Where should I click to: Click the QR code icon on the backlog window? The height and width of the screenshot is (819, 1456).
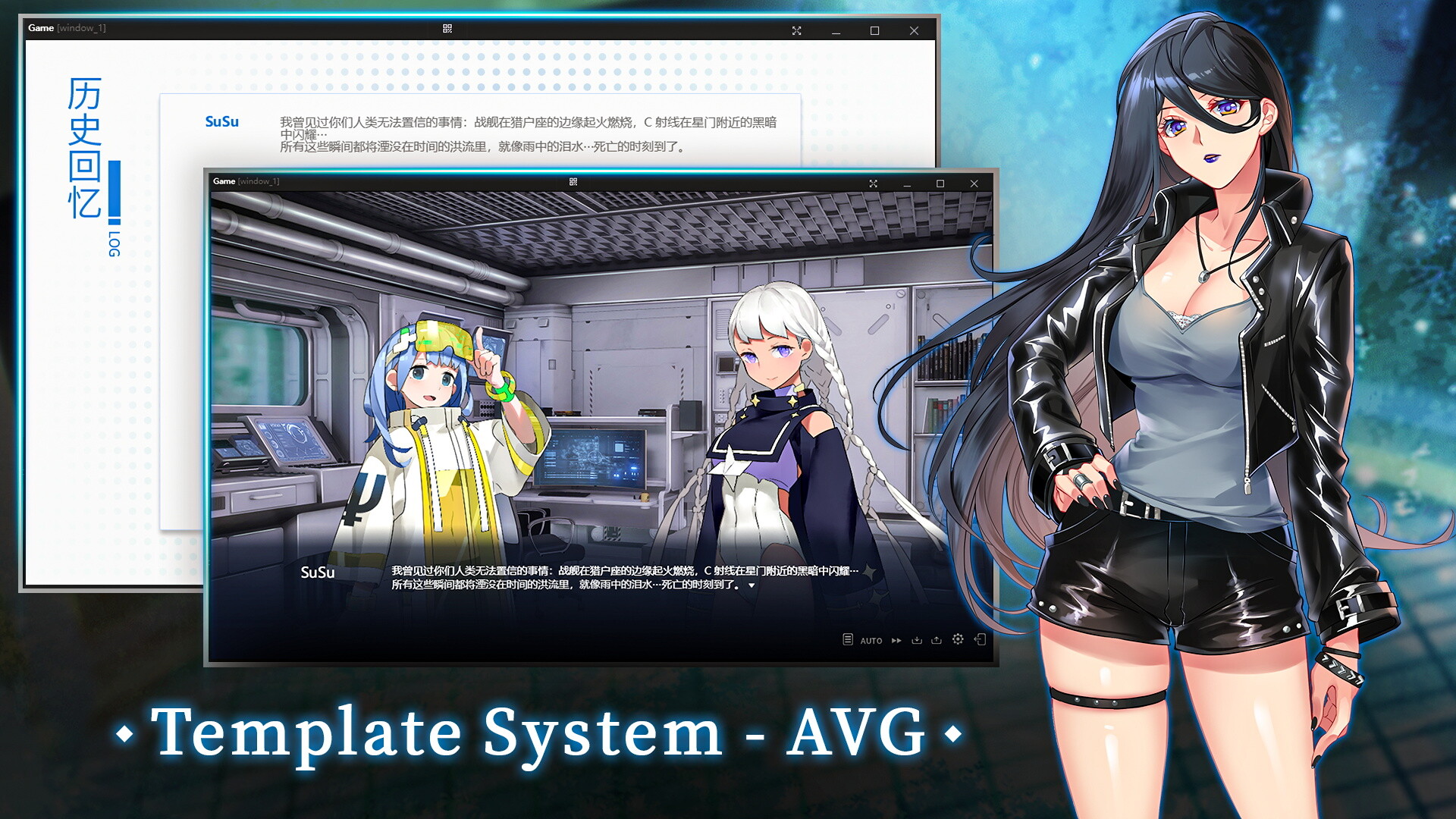click(x=447, y=30)
